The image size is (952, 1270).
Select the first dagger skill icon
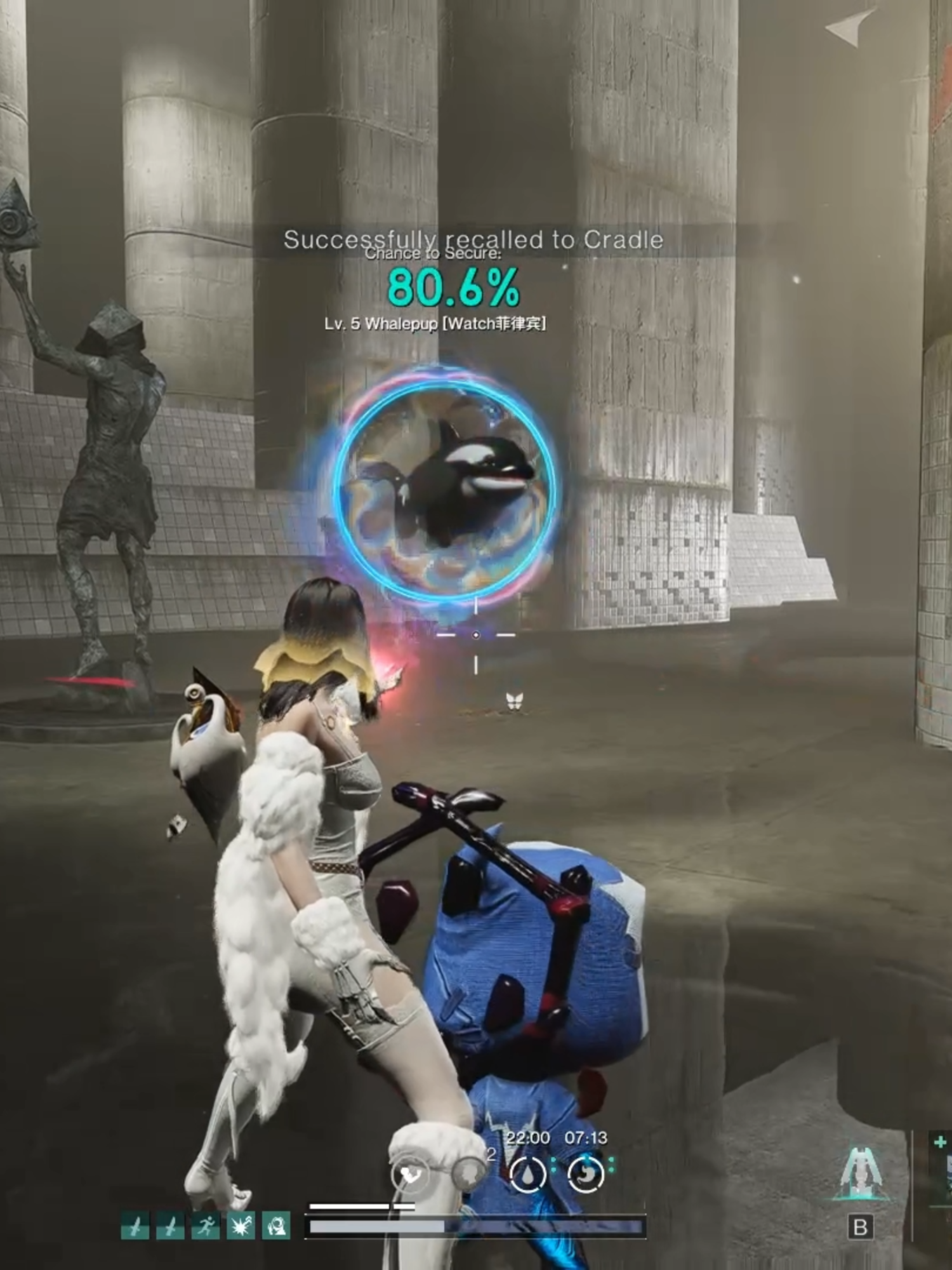point(135,1226)
